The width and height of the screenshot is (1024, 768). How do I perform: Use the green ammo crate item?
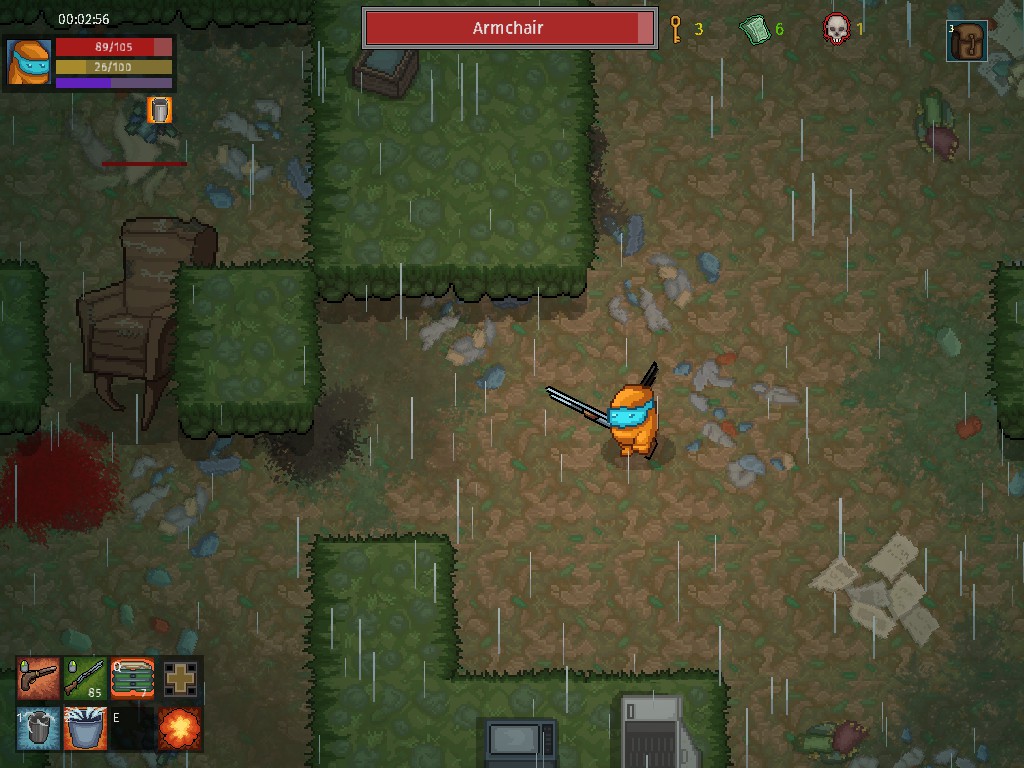(132, 679)
